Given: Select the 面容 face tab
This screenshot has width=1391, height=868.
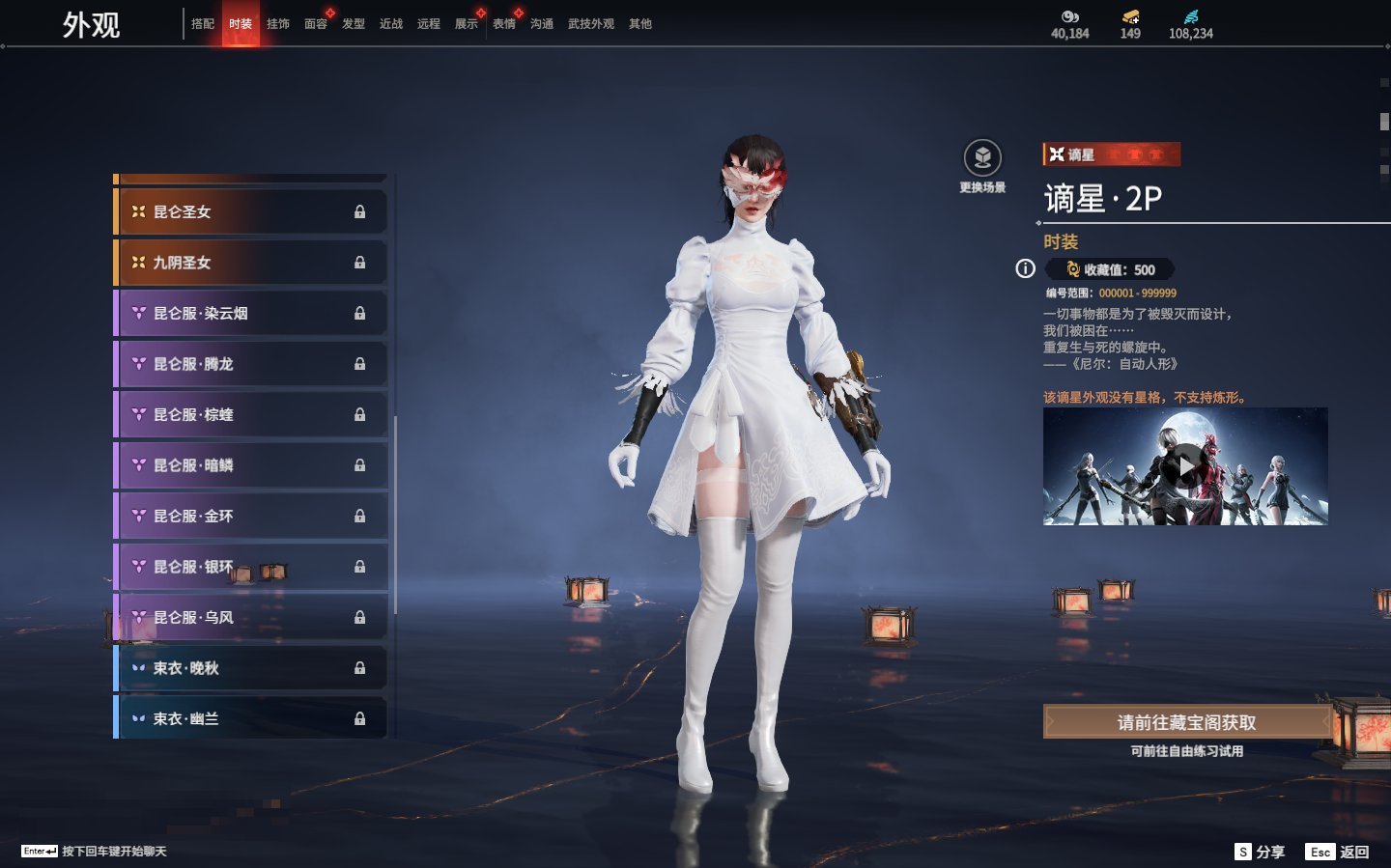Looking at the screenshot, I should (316, 24).
